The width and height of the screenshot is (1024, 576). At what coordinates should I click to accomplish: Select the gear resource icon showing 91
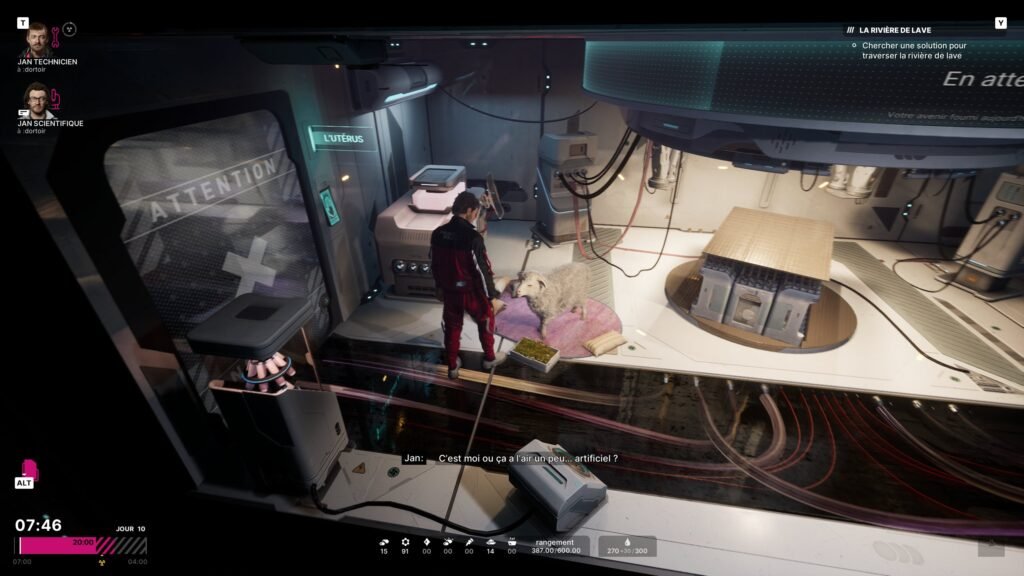point(405,542)
